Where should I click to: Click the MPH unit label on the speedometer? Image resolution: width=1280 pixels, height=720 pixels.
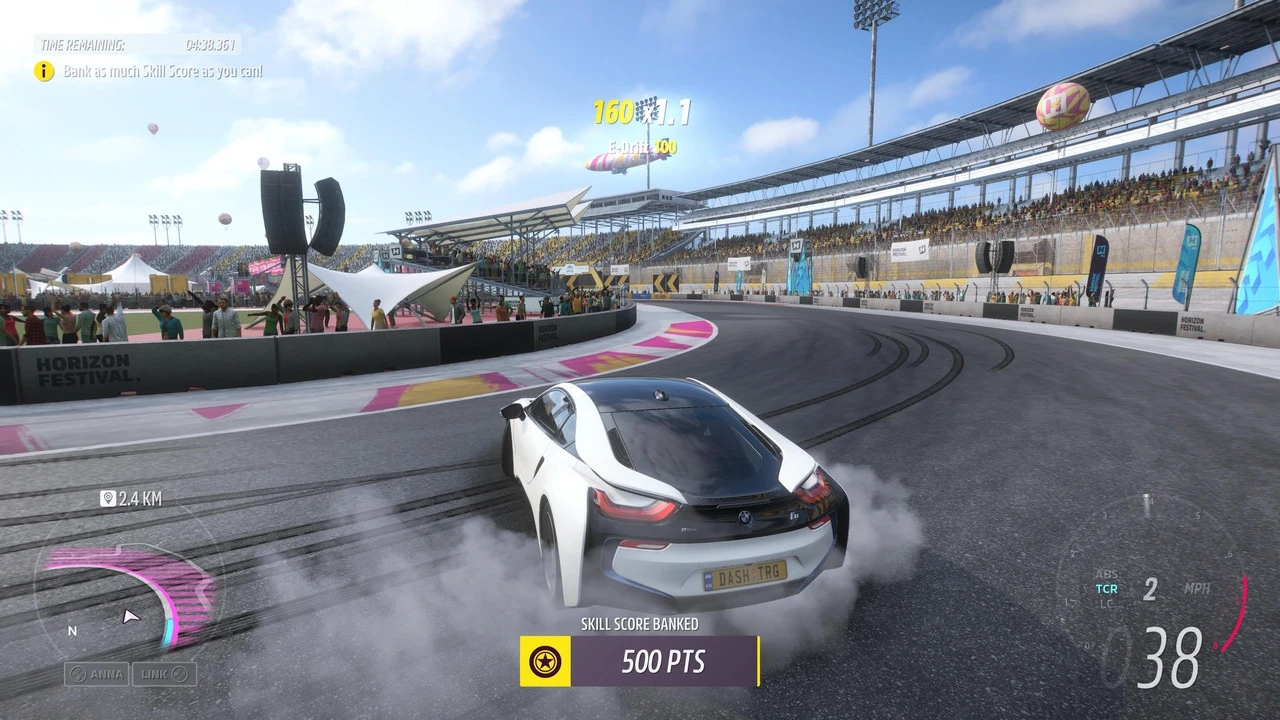[1197, 589]
